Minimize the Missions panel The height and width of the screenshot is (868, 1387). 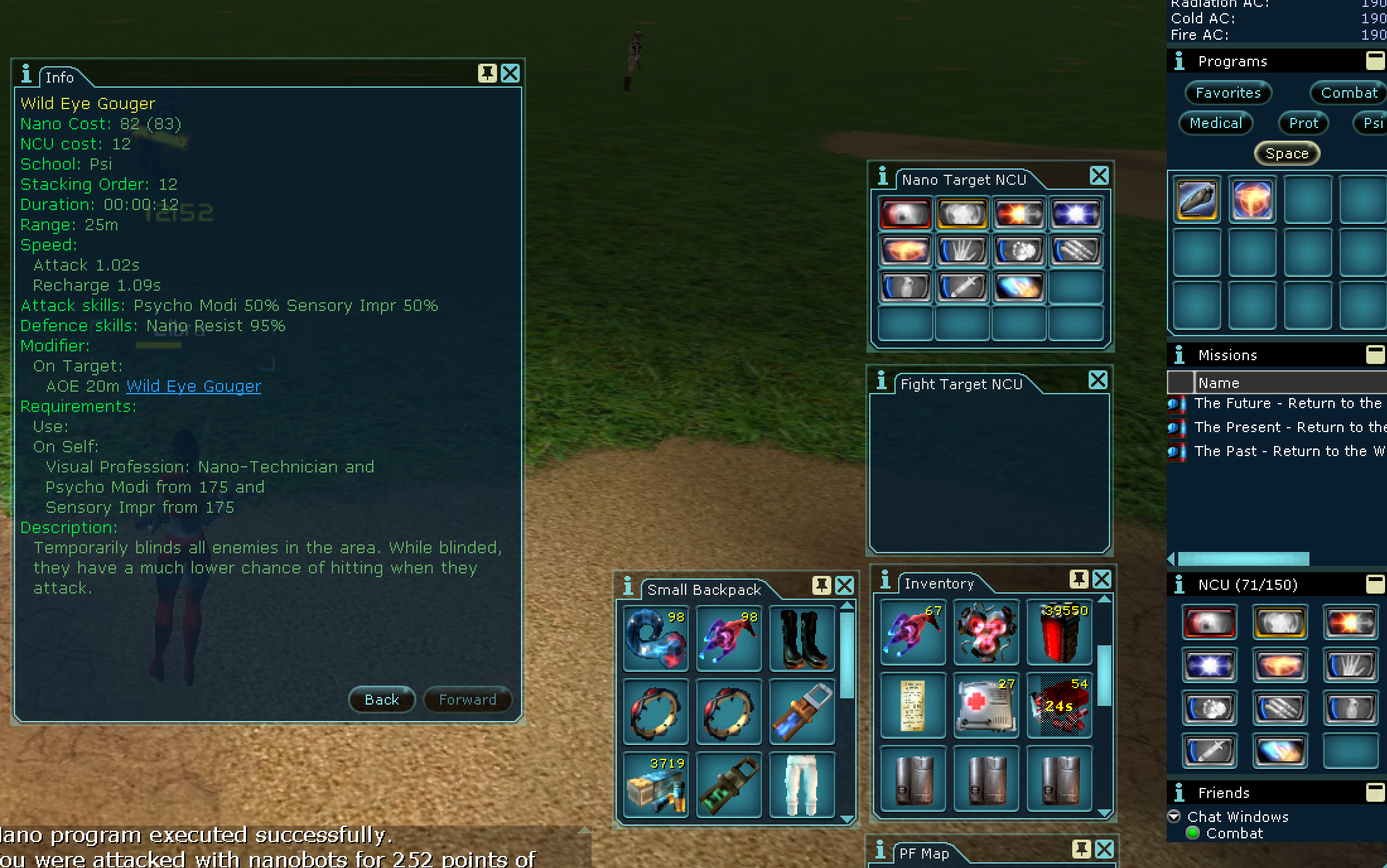1375,355
